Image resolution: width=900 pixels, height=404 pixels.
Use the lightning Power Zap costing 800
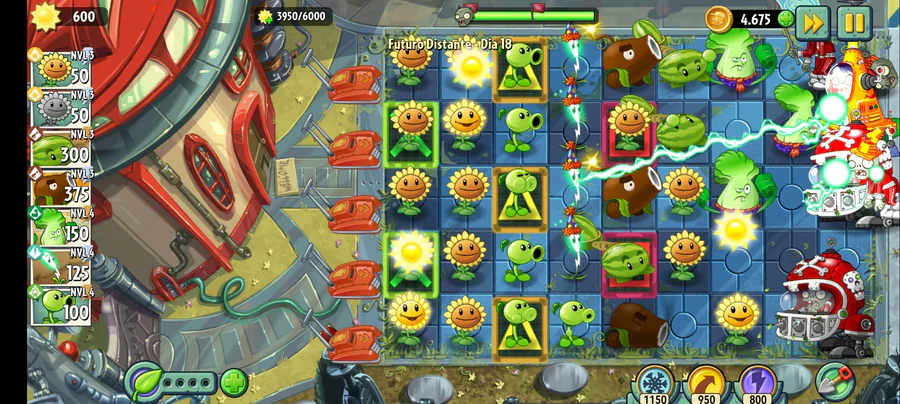(x=757, y=386)
